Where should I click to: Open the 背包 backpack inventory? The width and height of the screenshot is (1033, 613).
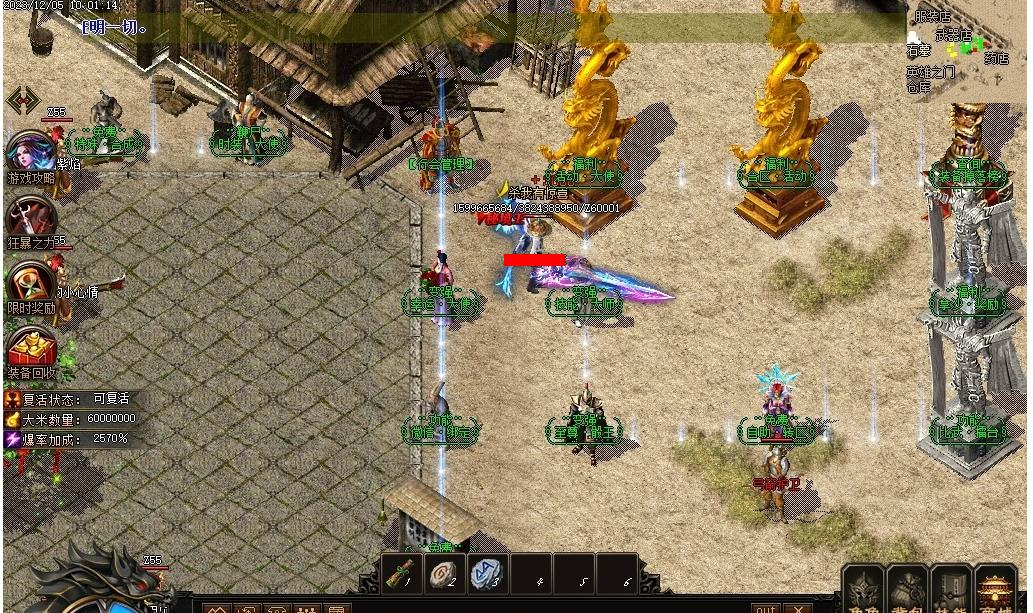pos(908,591)
